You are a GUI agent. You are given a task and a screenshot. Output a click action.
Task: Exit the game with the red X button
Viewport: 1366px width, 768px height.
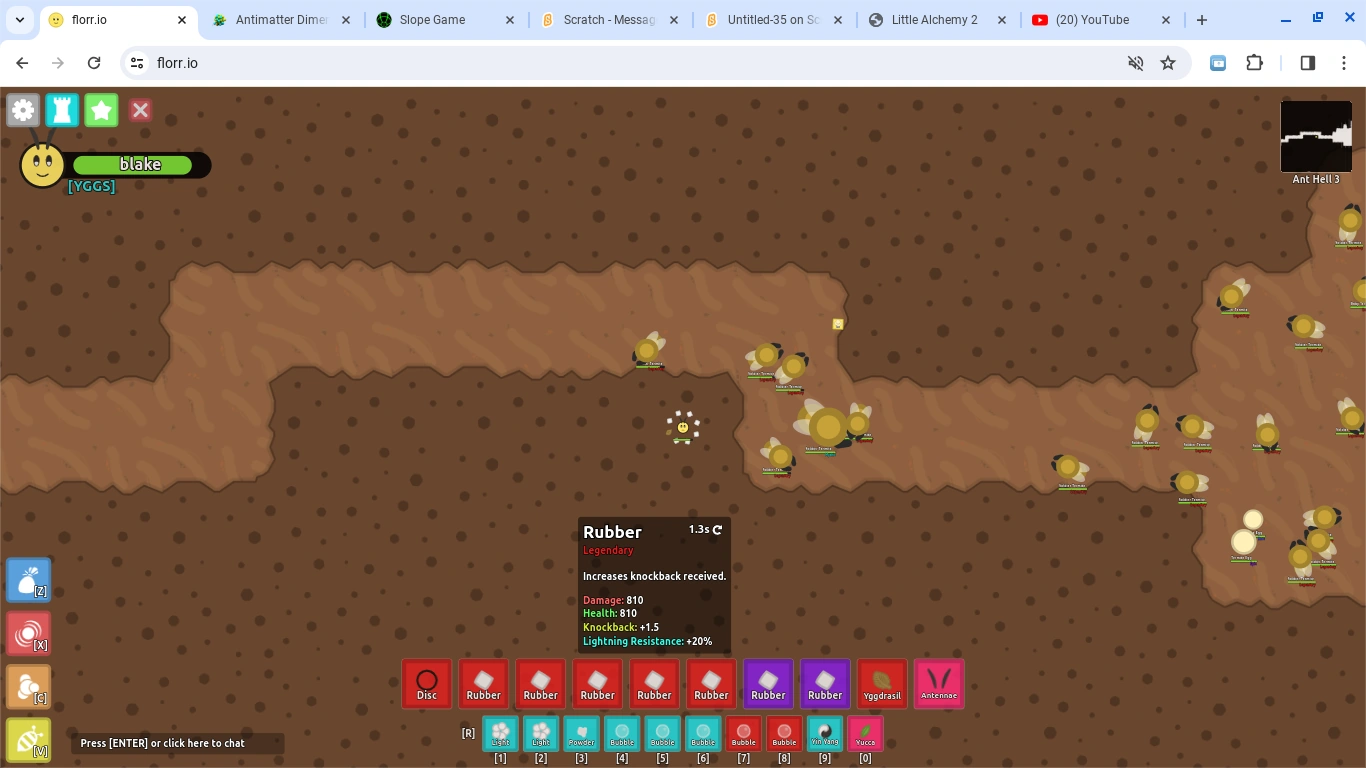[x=140, y=110]
